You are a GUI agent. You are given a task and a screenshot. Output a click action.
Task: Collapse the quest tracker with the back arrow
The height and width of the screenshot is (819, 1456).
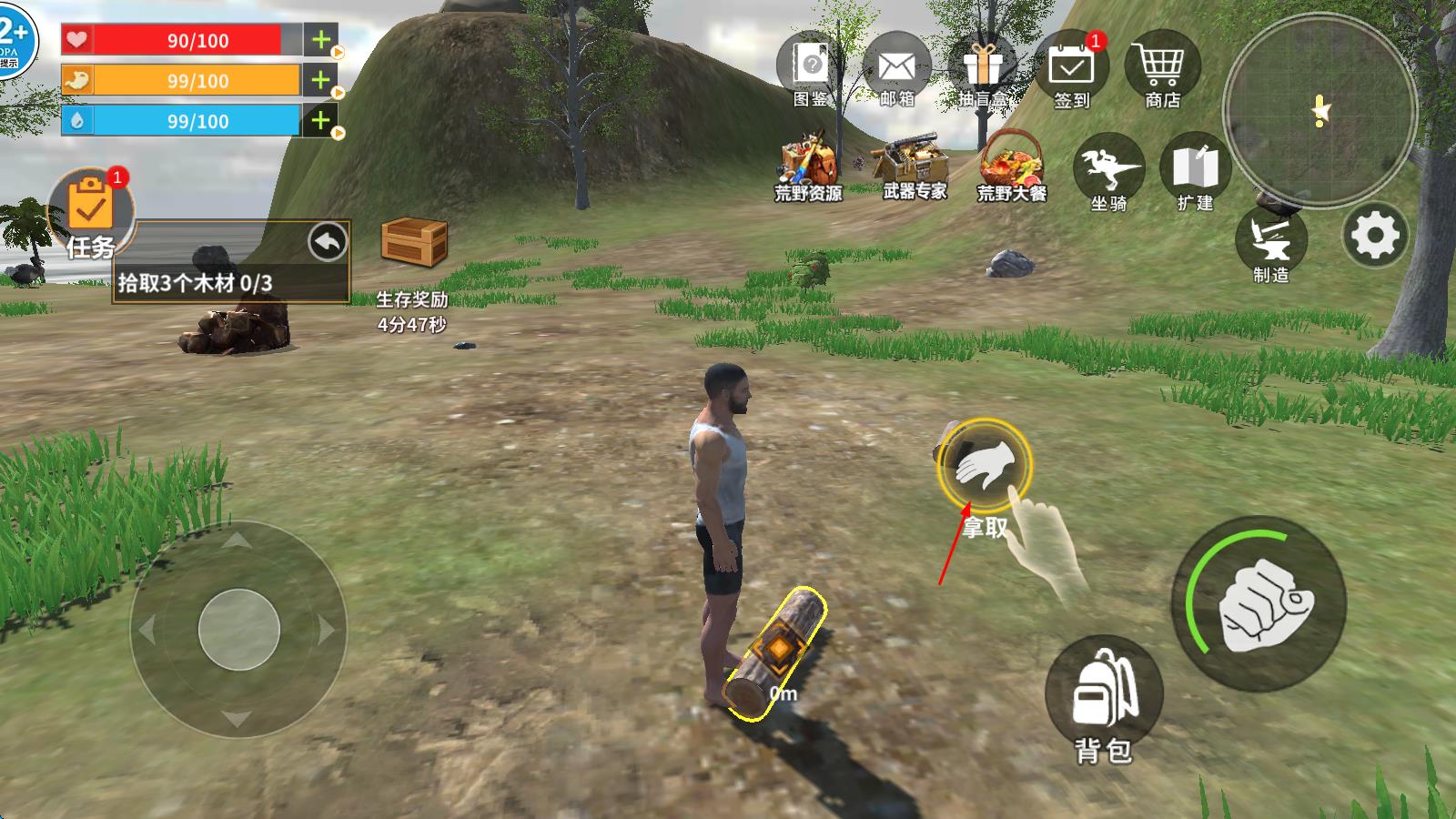click(x=328, y=243)
